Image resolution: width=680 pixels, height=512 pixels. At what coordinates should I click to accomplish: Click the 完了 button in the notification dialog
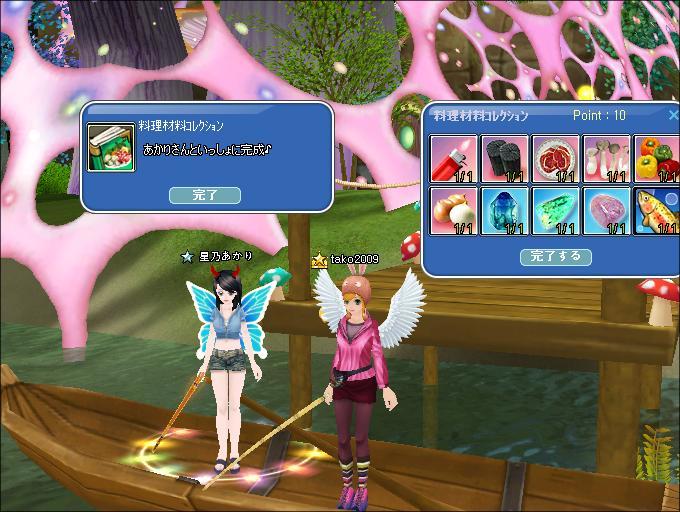tap(205, 195)
